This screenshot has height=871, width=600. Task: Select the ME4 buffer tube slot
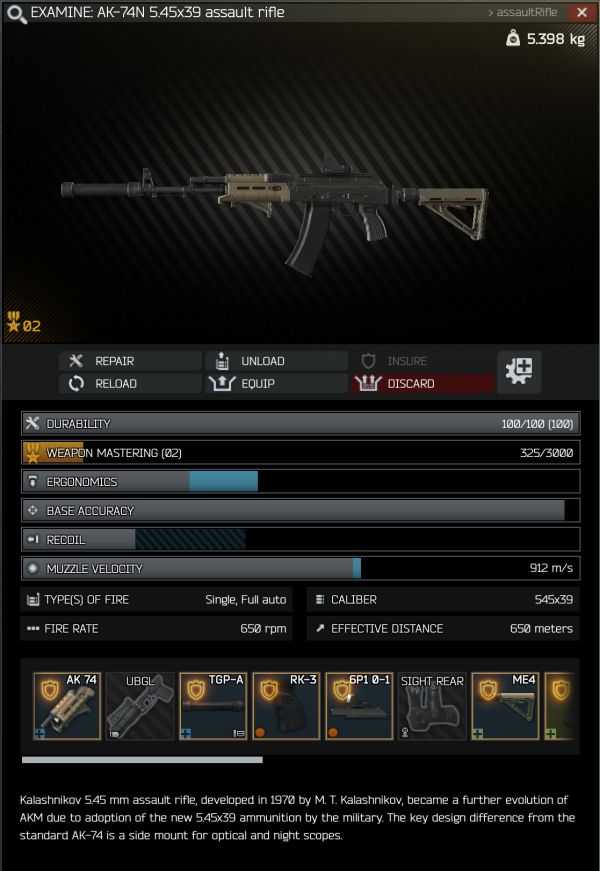(x=505, y=706)
